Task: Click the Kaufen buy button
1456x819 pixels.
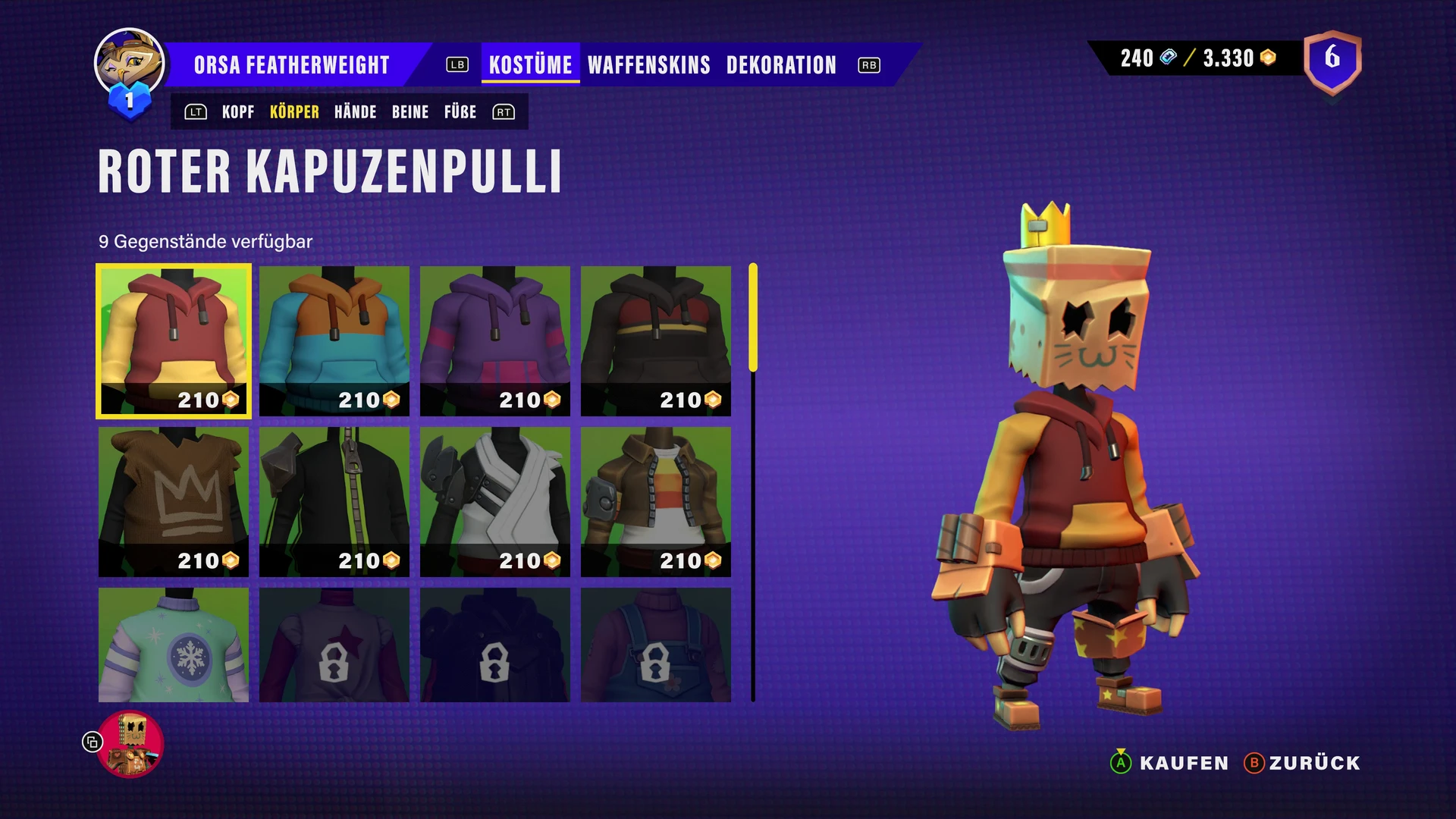Action: 1169,763
